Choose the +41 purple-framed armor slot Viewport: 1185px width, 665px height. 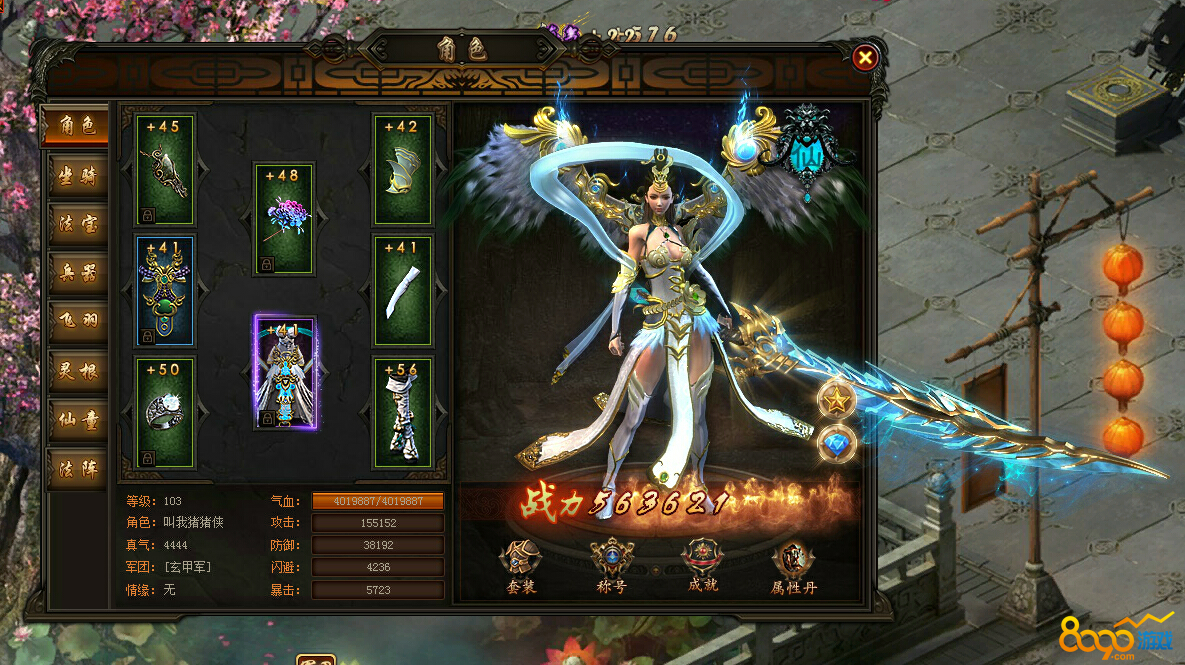tap(285, 372)
